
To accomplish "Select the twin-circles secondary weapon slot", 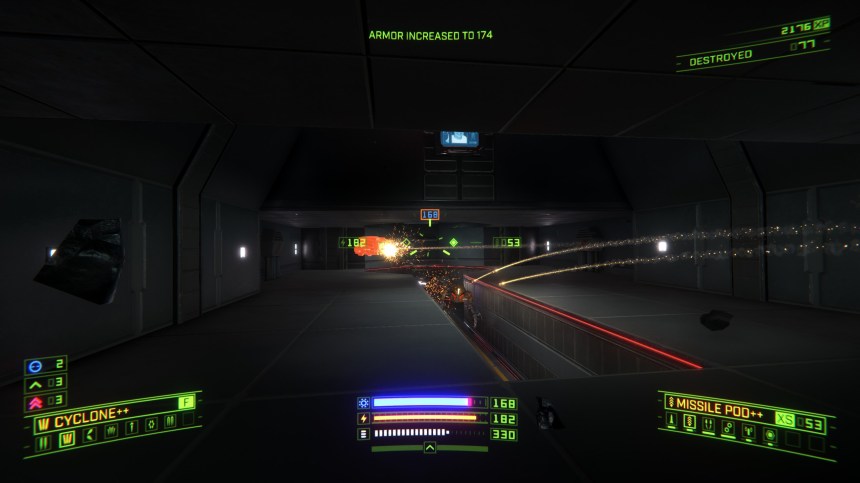I will click(x=728, y=427).
